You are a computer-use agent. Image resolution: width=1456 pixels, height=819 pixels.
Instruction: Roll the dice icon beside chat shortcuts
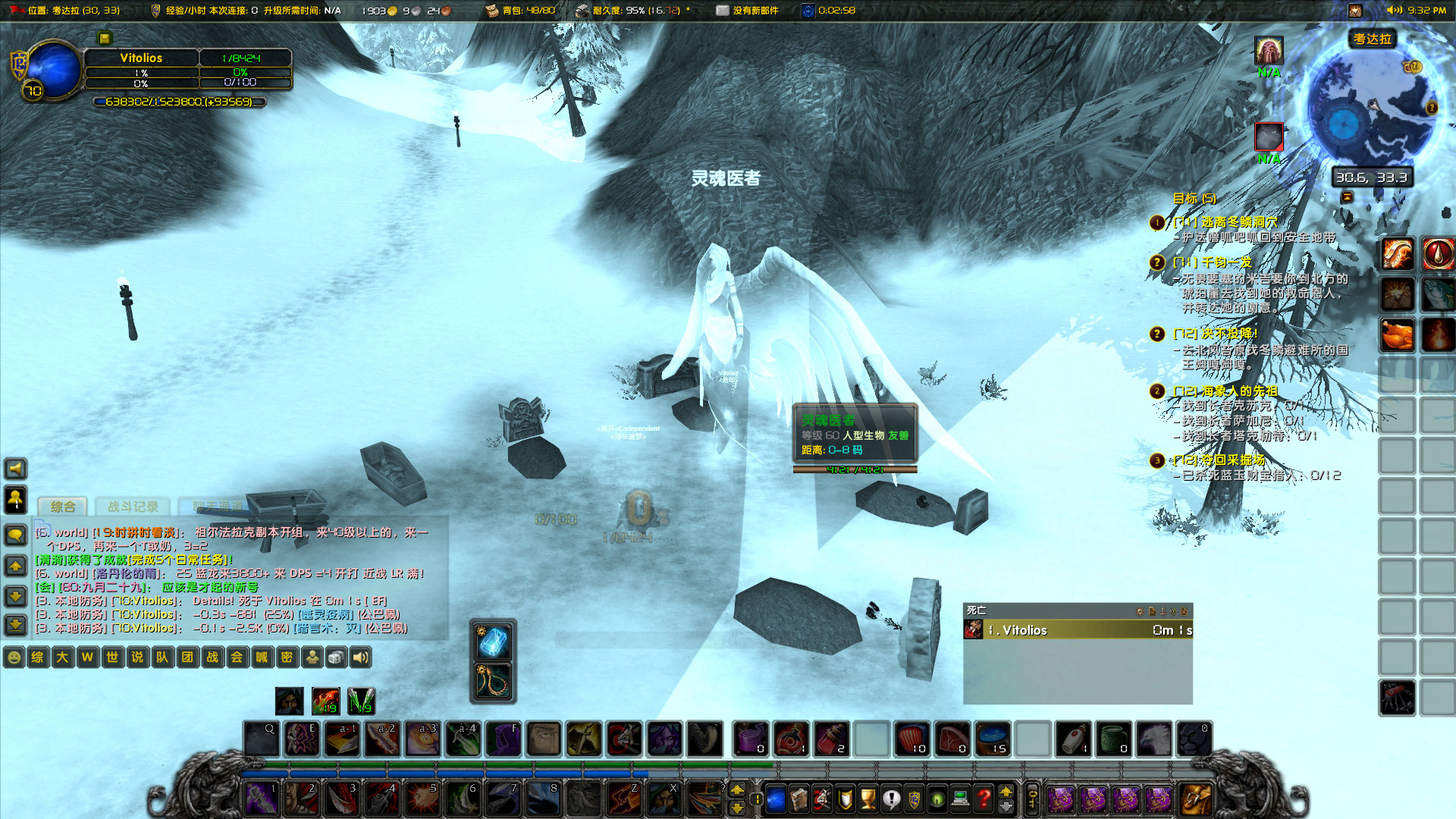pyautogui.click(x=334, y=657)
